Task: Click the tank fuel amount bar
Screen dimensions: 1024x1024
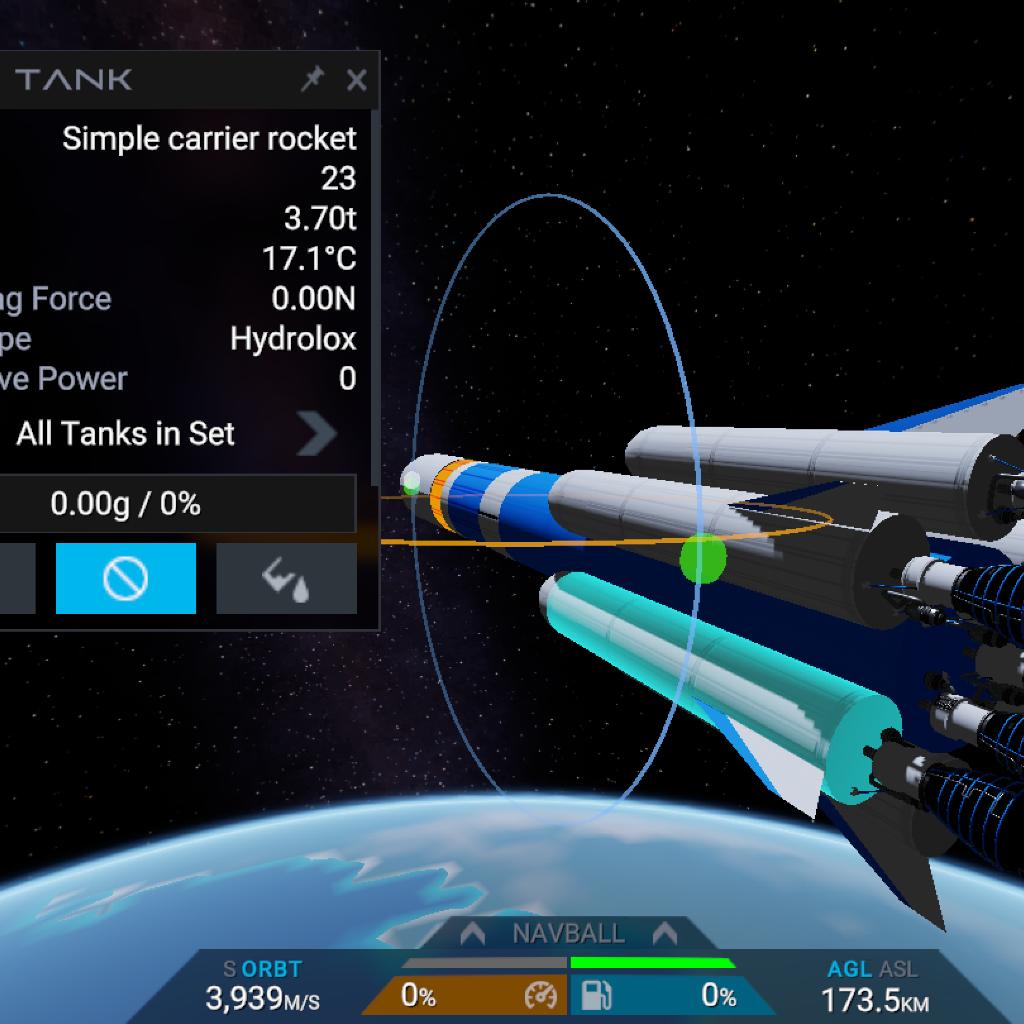Action: point(176,504)
